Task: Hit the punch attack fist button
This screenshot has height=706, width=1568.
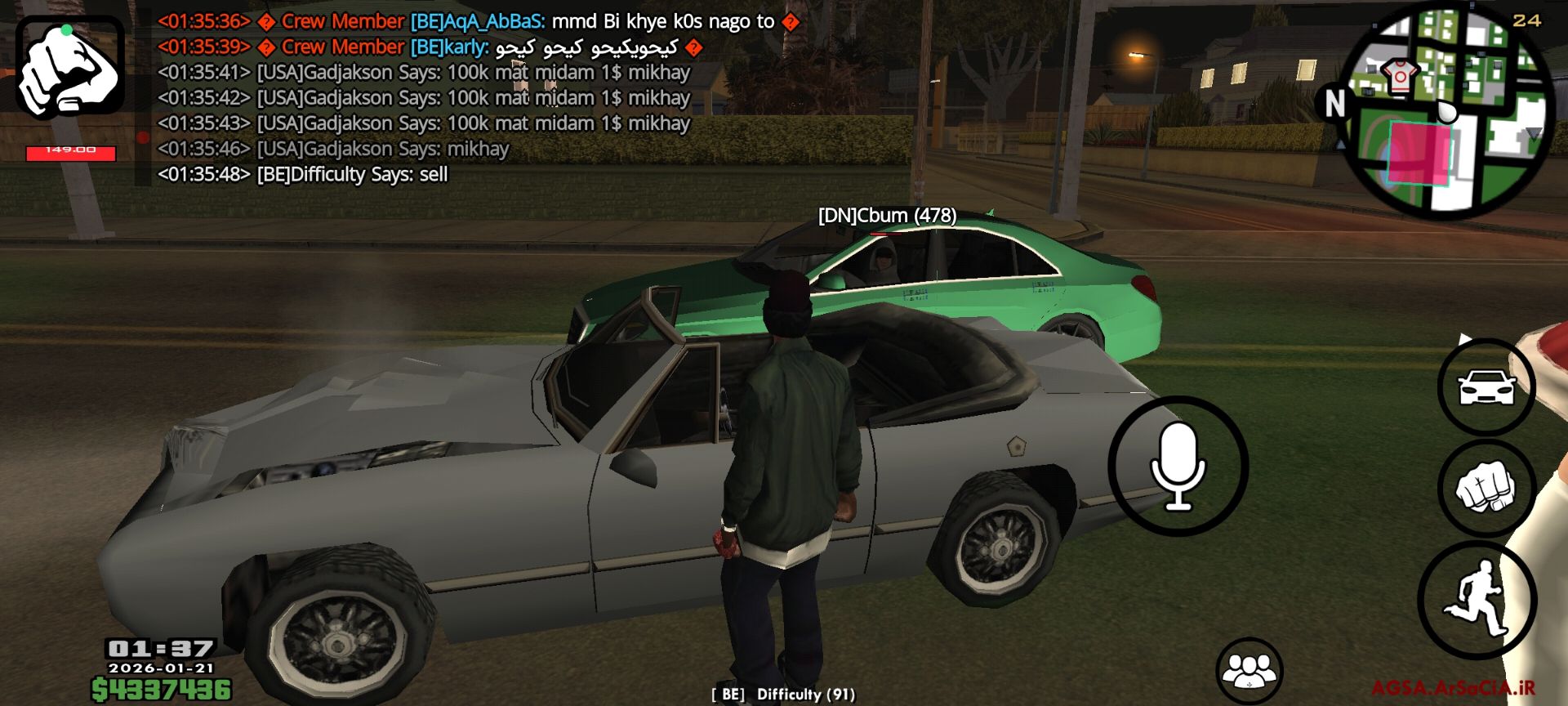Action: (1486, 488)
